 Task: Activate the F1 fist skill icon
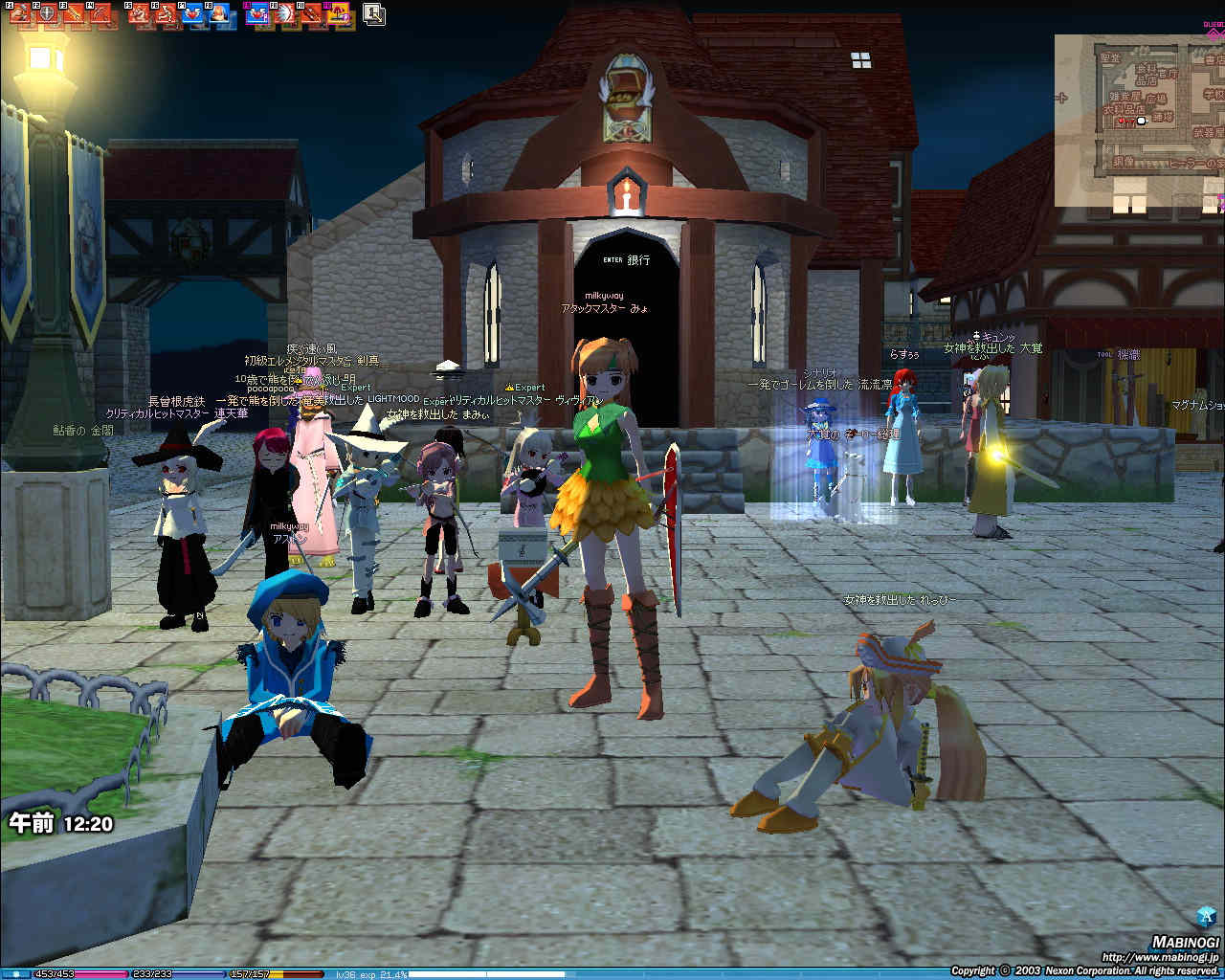tap(19, 14)
